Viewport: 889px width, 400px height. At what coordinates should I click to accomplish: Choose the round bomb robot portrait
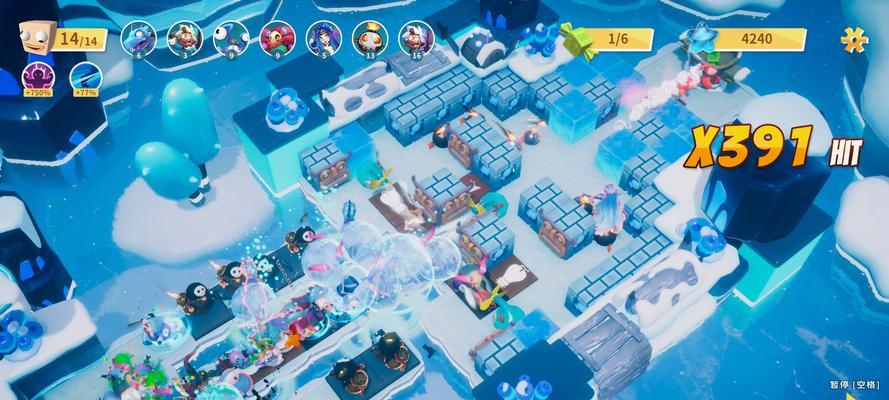pos(369,38)
